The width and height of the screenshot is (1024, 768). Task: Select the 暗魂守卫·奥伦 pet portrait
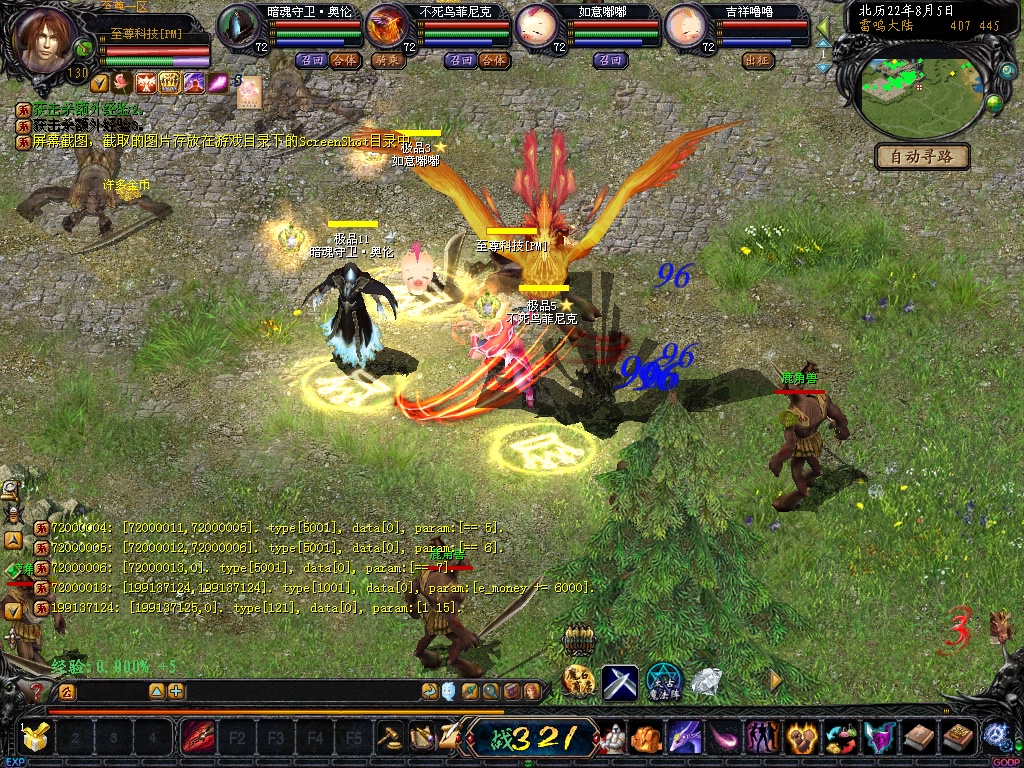(238, 25)
